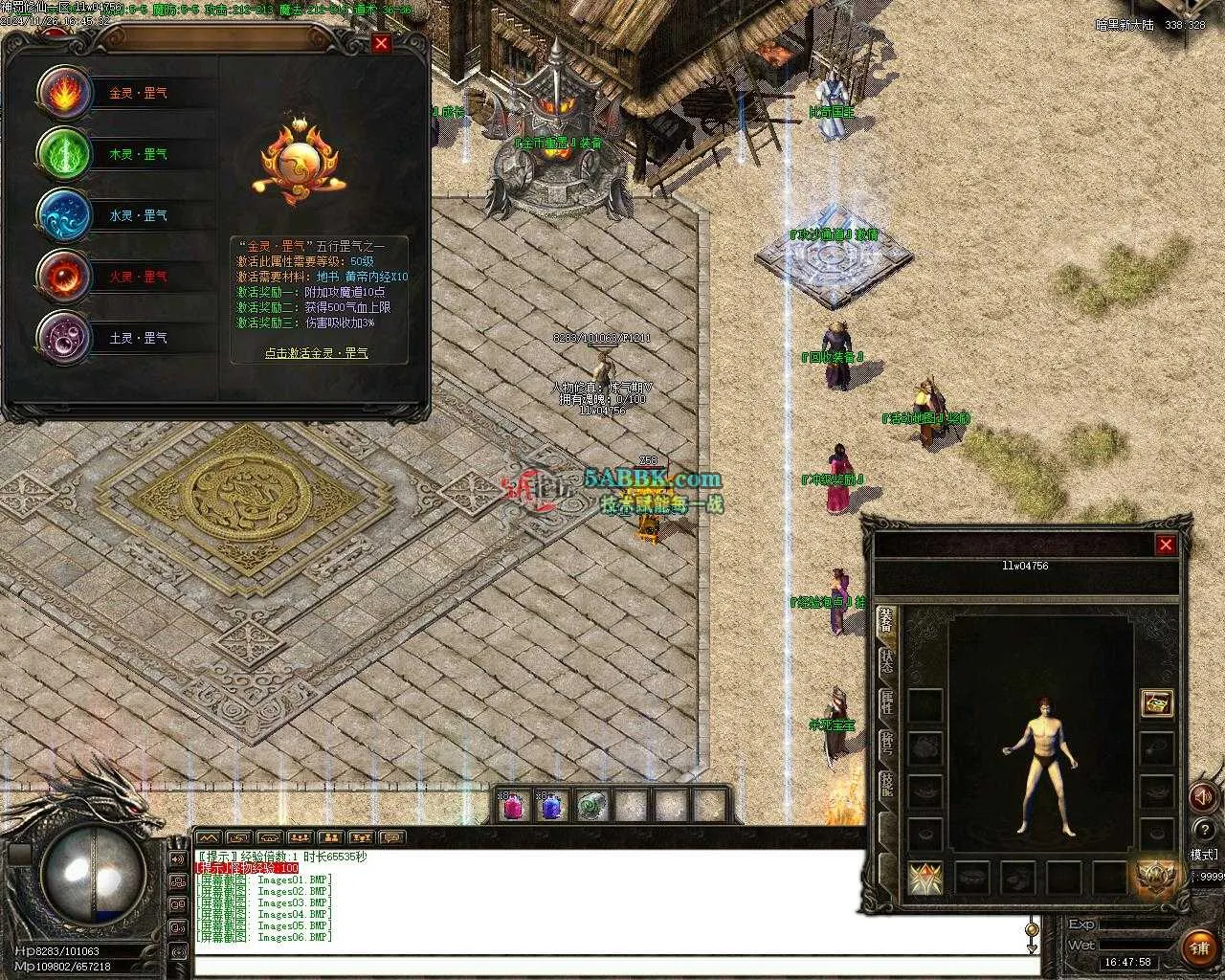This screenshot has height=980, width=1225.
Task: Pick the 火灵·罡气 entry
Action: click(x=138, y=277)
